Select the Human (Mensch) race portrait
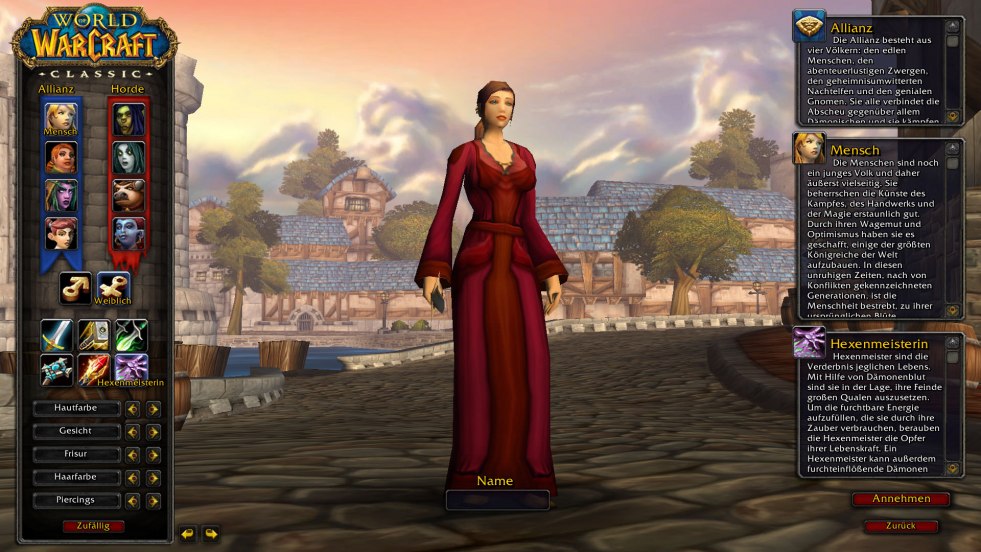This screenshot has width=981, height=552. [x=60, y=119]
